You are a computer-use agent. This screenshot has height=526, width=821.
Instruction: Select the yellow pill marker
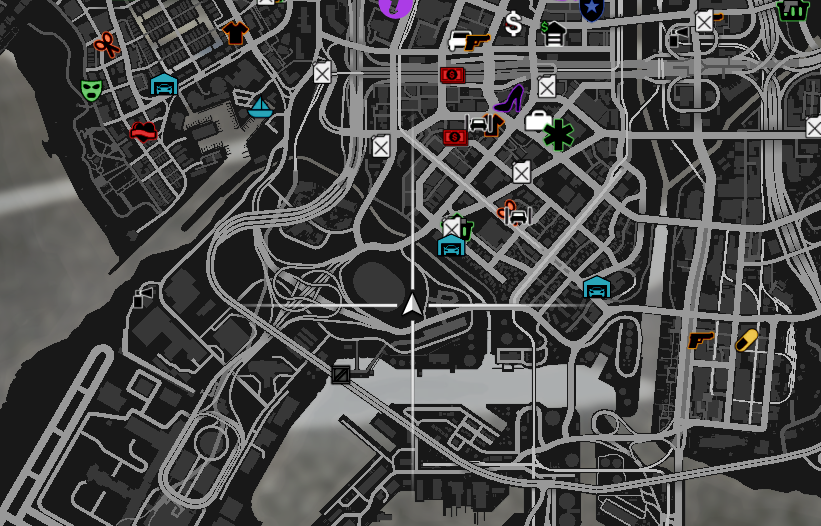pyautogui.click(x=746, y=340)
